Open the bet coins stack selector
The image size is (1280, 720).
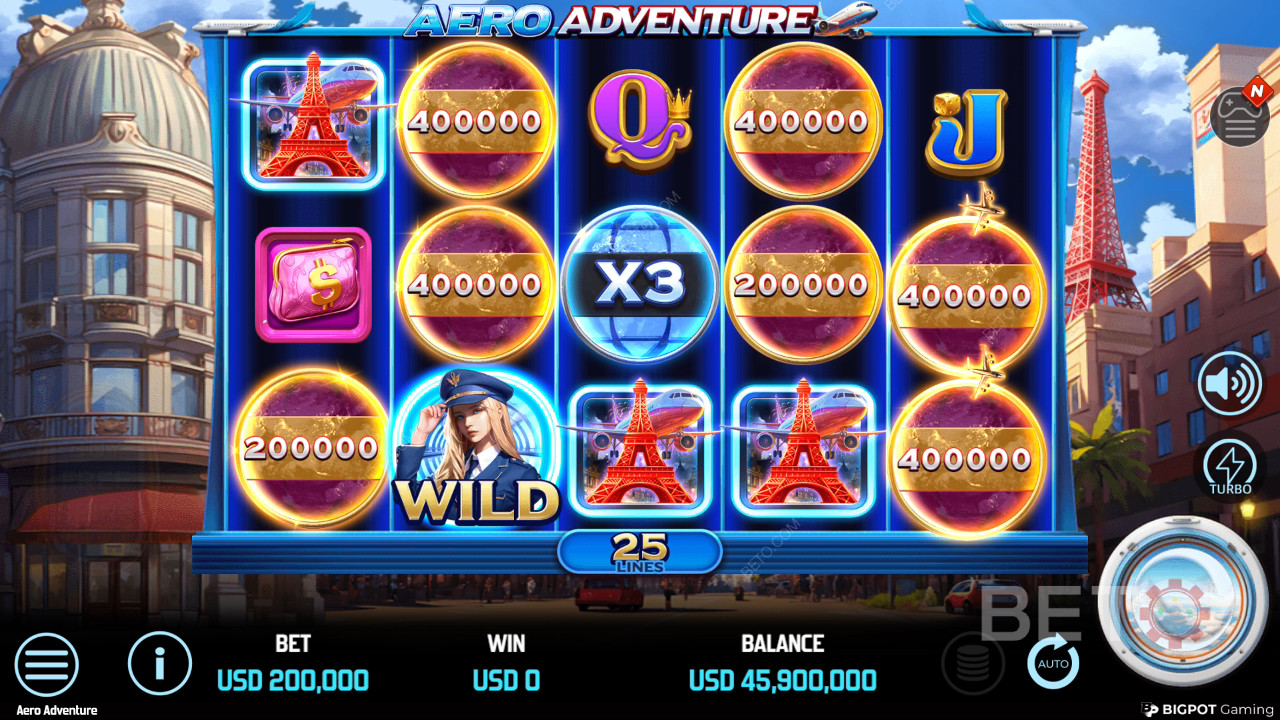coord(974,663)
